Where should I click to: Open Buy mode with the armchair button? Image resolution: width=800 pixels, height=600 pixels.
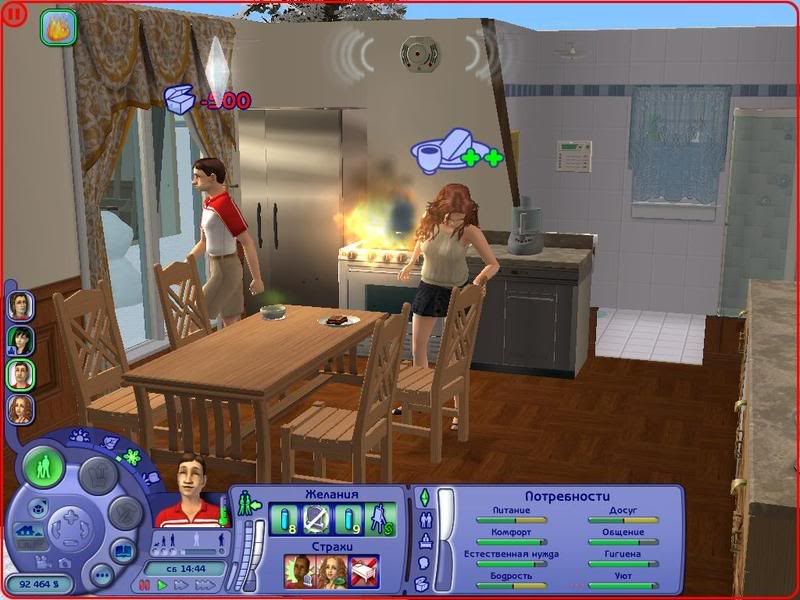(x=98, y=474)
